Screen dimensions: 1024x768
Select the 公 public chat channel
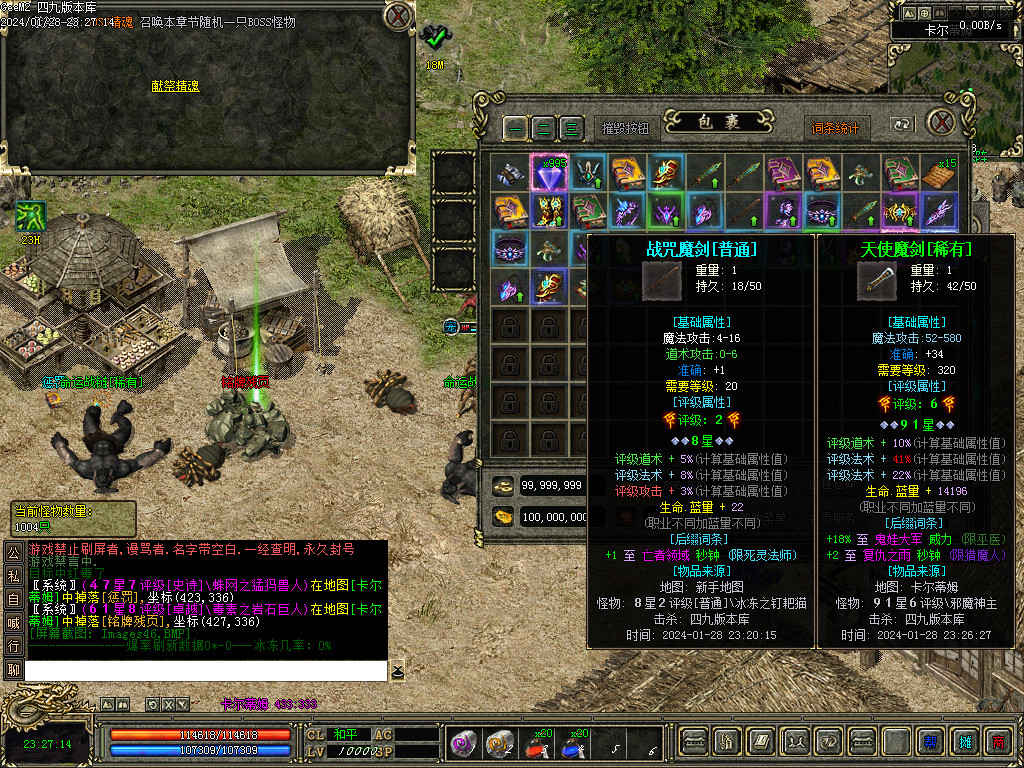pyautogui.click(x=13, y=553)
